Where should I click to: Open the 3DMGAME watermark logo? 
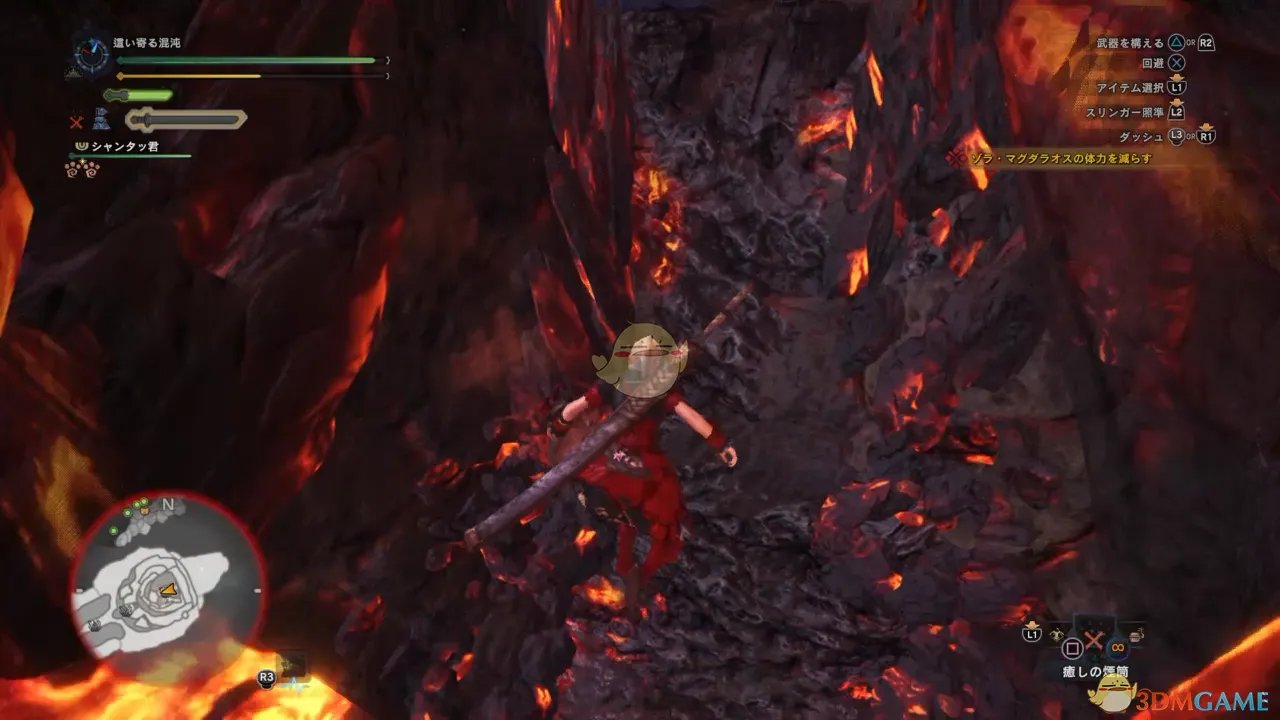tap(1190, 695)
